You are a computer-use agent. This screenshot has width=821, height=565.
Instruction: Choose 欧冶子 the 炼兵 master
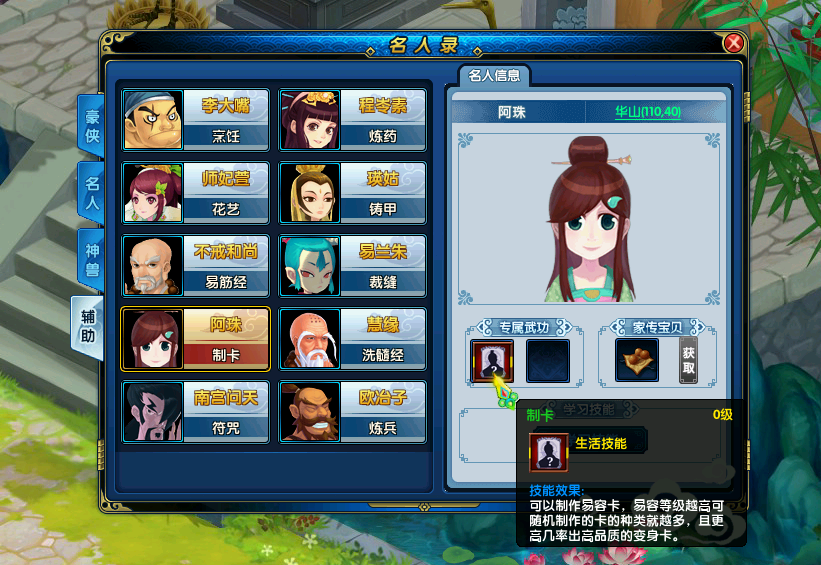(x=352, y=412)
